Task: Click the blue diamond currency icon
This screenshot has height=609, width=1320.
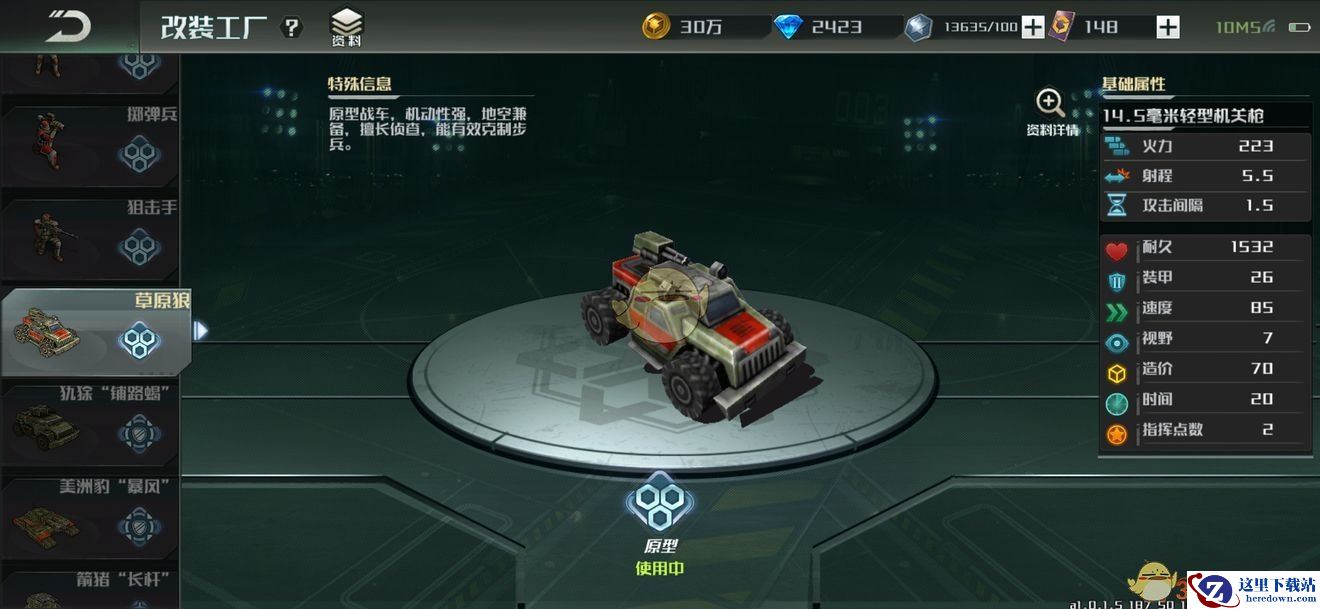Action: click(788, 27)
